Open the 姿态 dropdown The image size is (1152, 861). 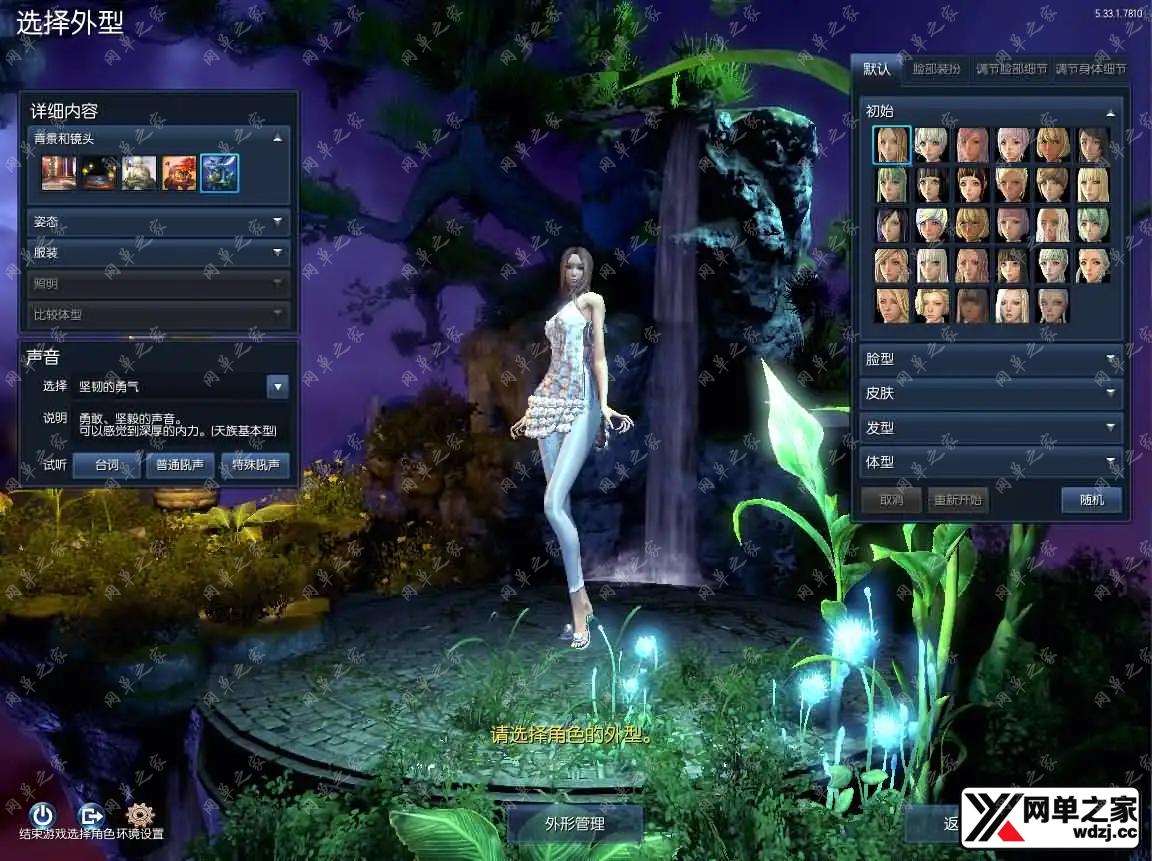(159, 222)
